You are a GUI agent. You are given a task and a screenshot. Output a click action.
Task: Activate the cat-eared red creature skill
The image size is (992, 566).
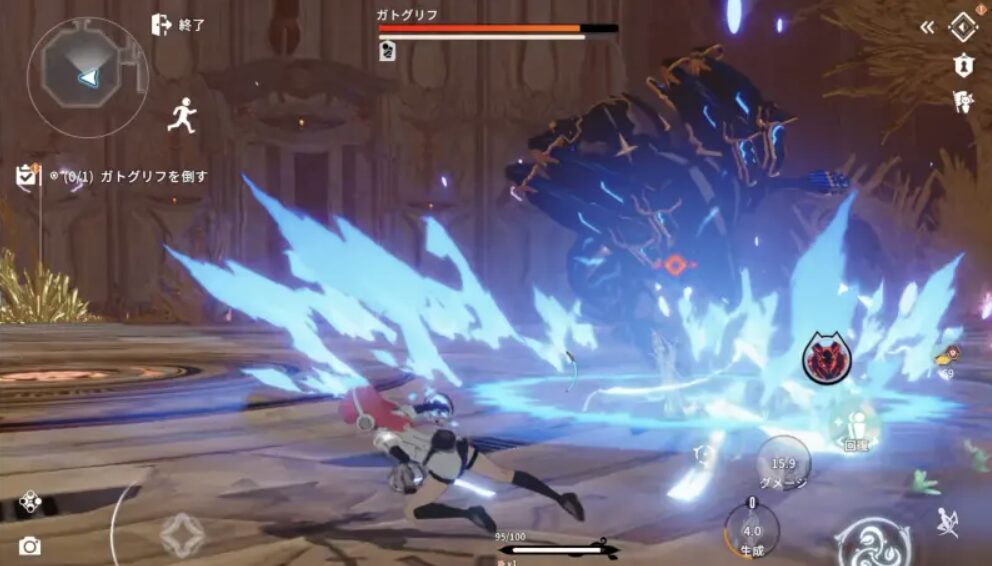826,361
